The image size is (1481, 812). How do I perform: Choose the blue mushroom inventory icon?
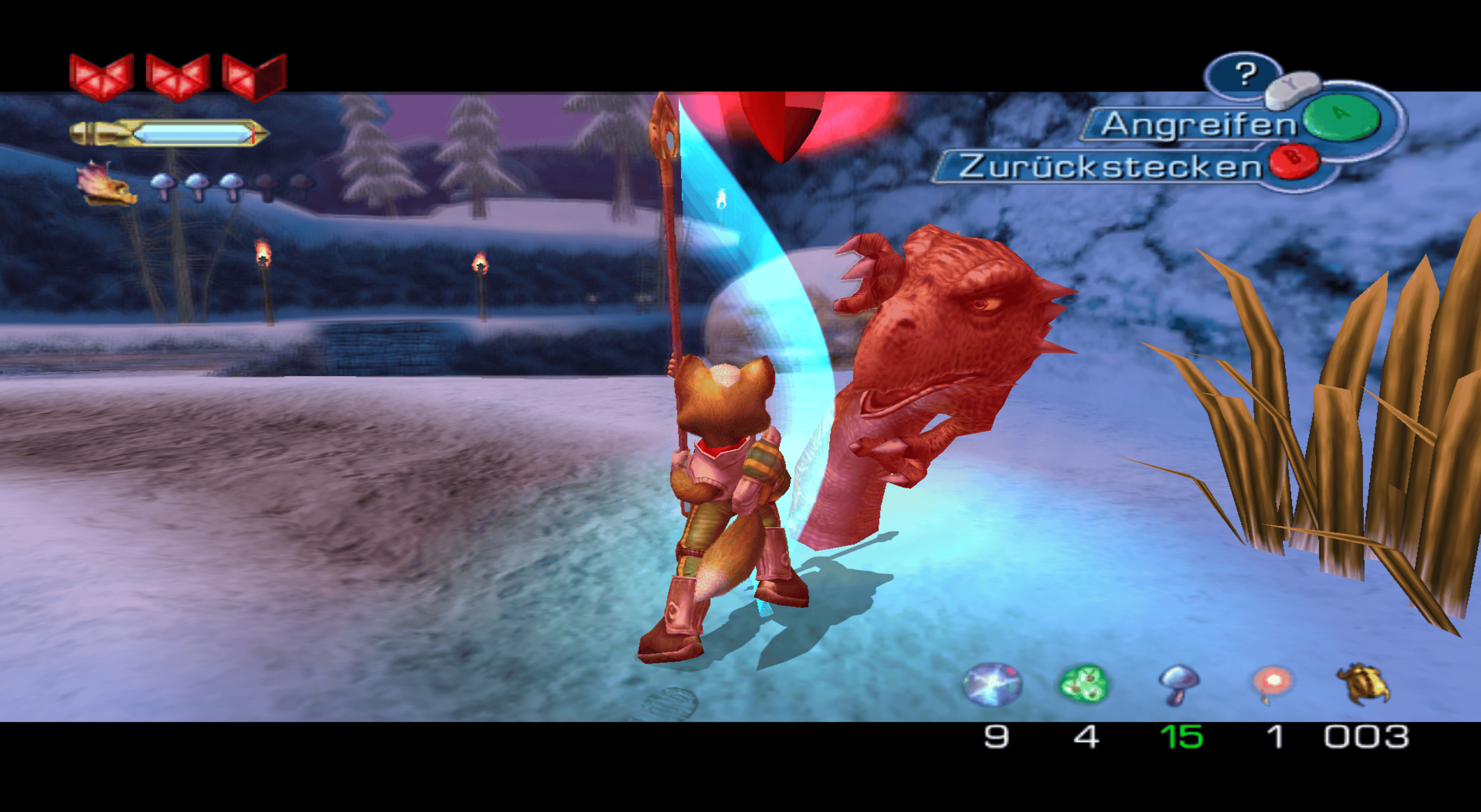[x=1178, y=684]
